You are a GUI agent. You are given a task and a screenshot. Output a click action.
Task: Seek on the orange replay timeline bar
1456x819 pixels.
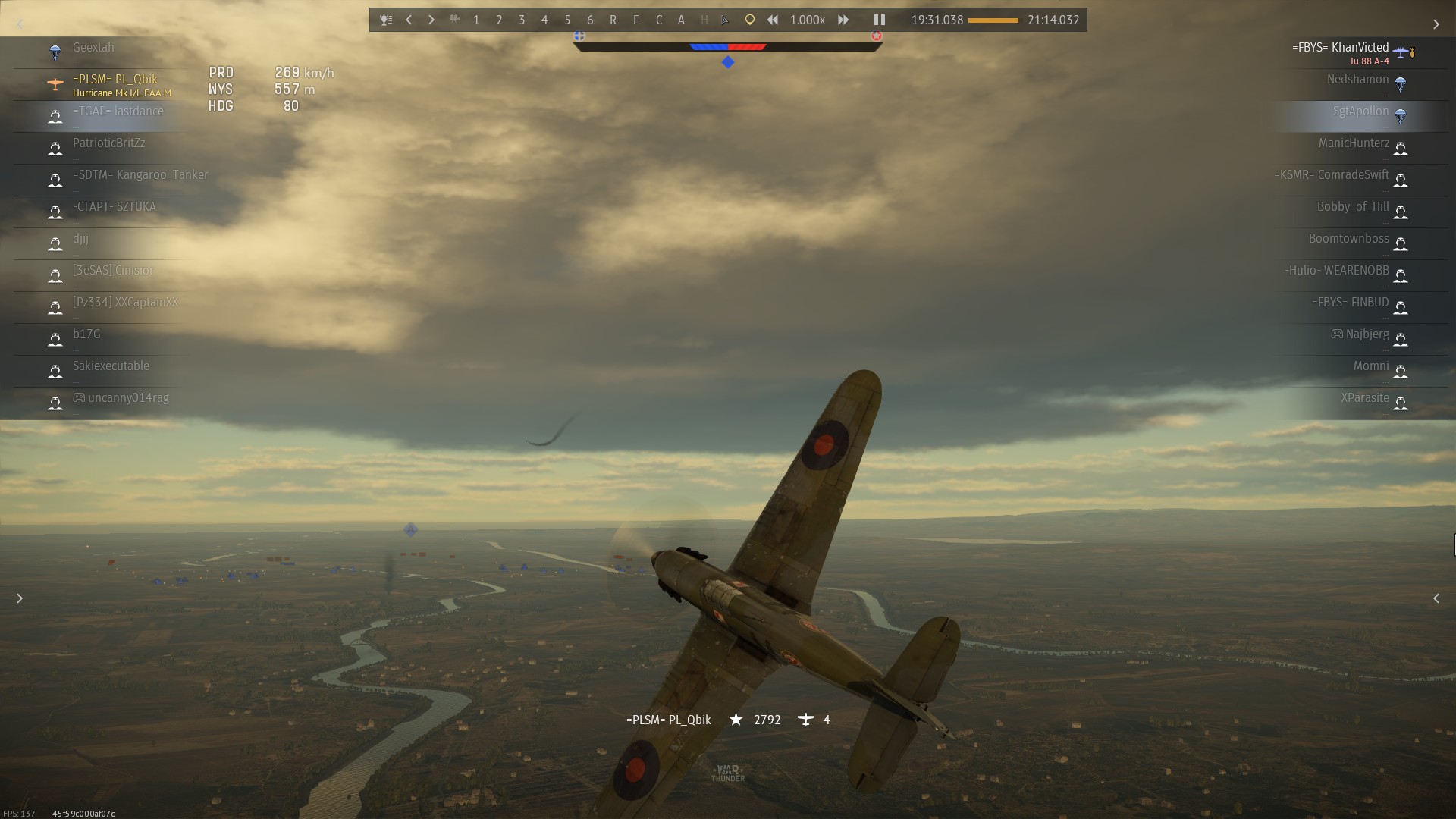pos(993,20)
